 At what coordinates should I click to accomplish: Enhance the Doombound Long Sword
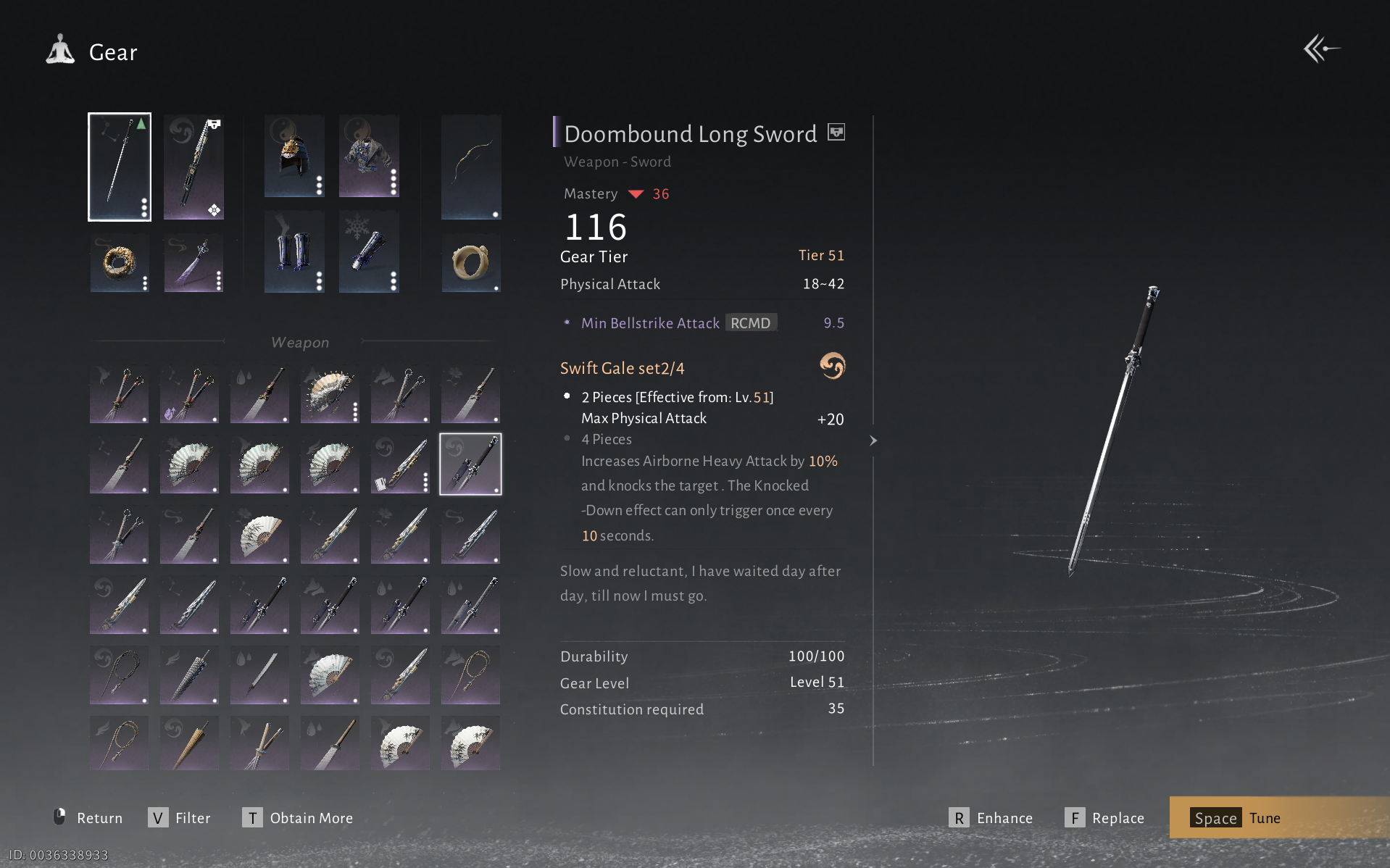[x=991, y=818]
